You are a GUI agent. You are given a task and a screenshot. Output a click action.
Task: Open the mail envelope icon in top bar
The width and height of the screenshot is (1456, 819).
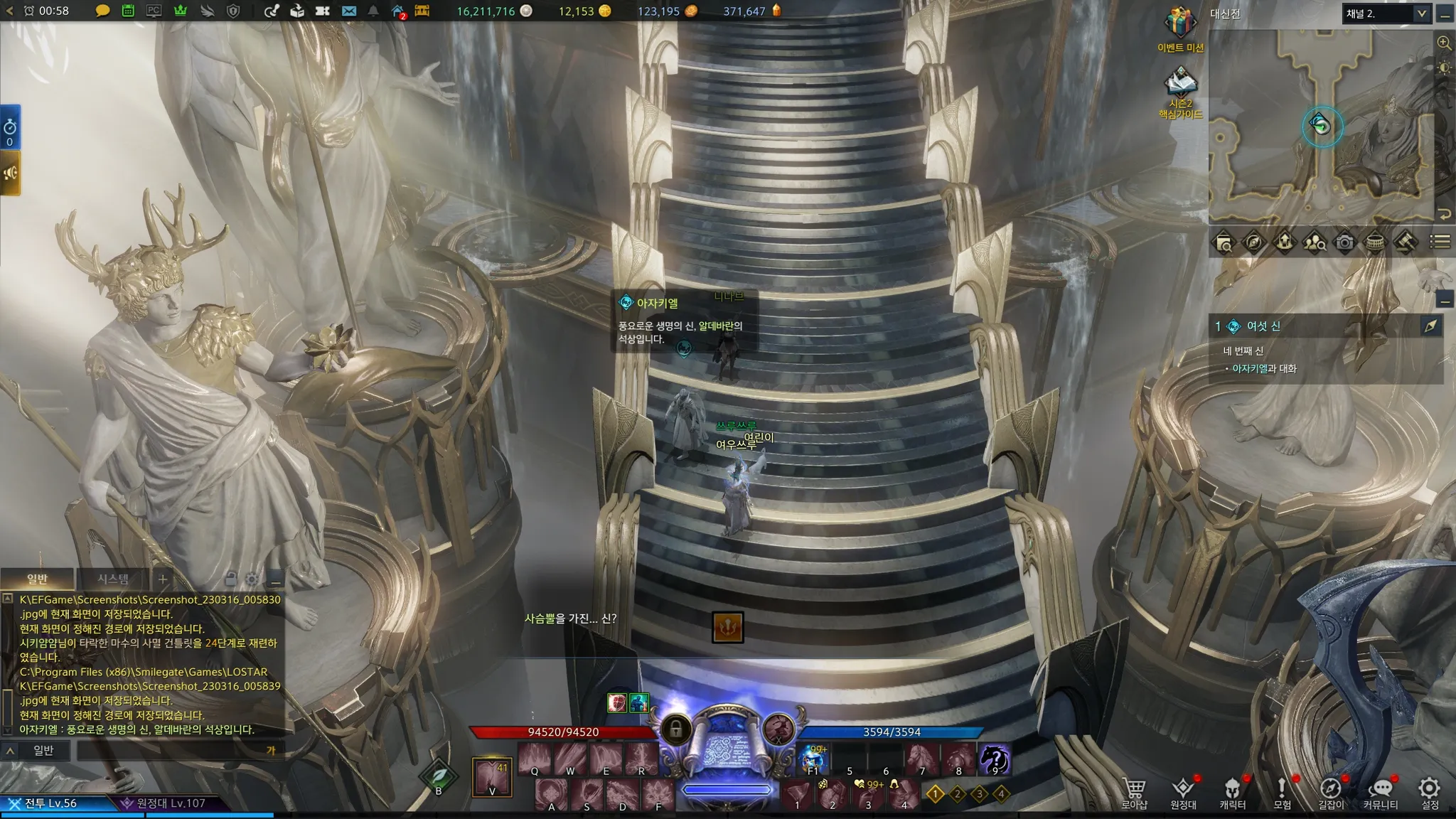(348, 11)
